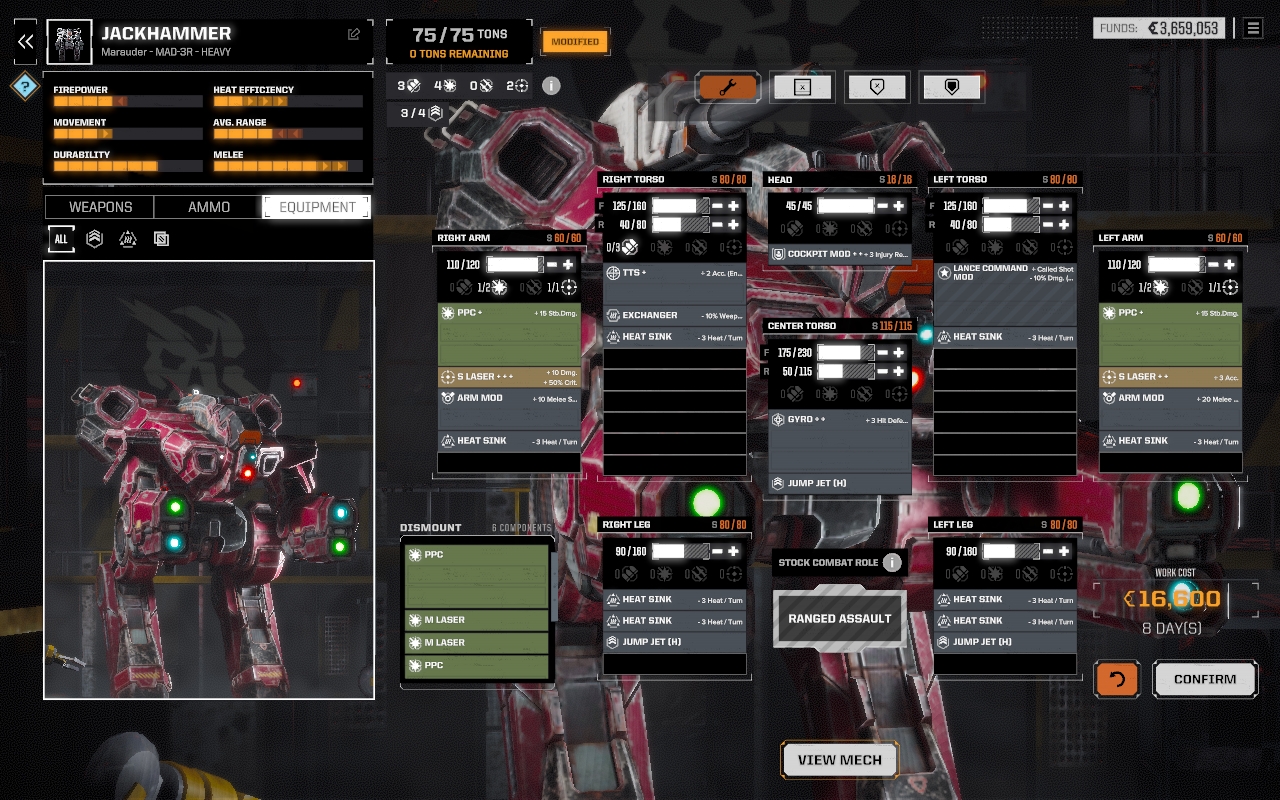This screenshot has height=800, width=1280.
Task: Open the hamburger menu
Action: click(x=1252, y=28)
